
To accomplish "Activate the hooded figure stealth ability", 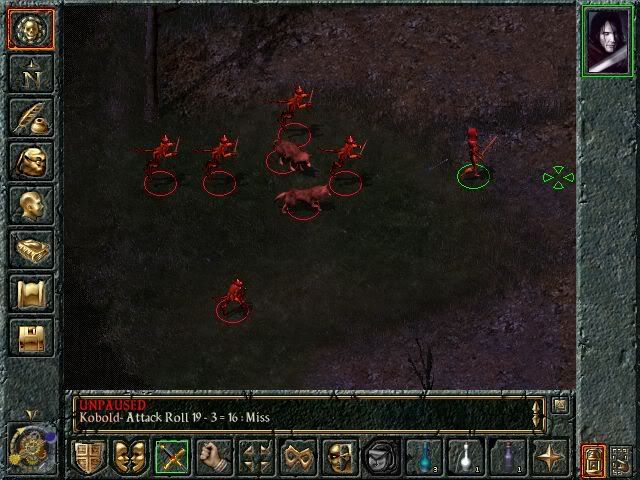I will [x=382, y=458].
